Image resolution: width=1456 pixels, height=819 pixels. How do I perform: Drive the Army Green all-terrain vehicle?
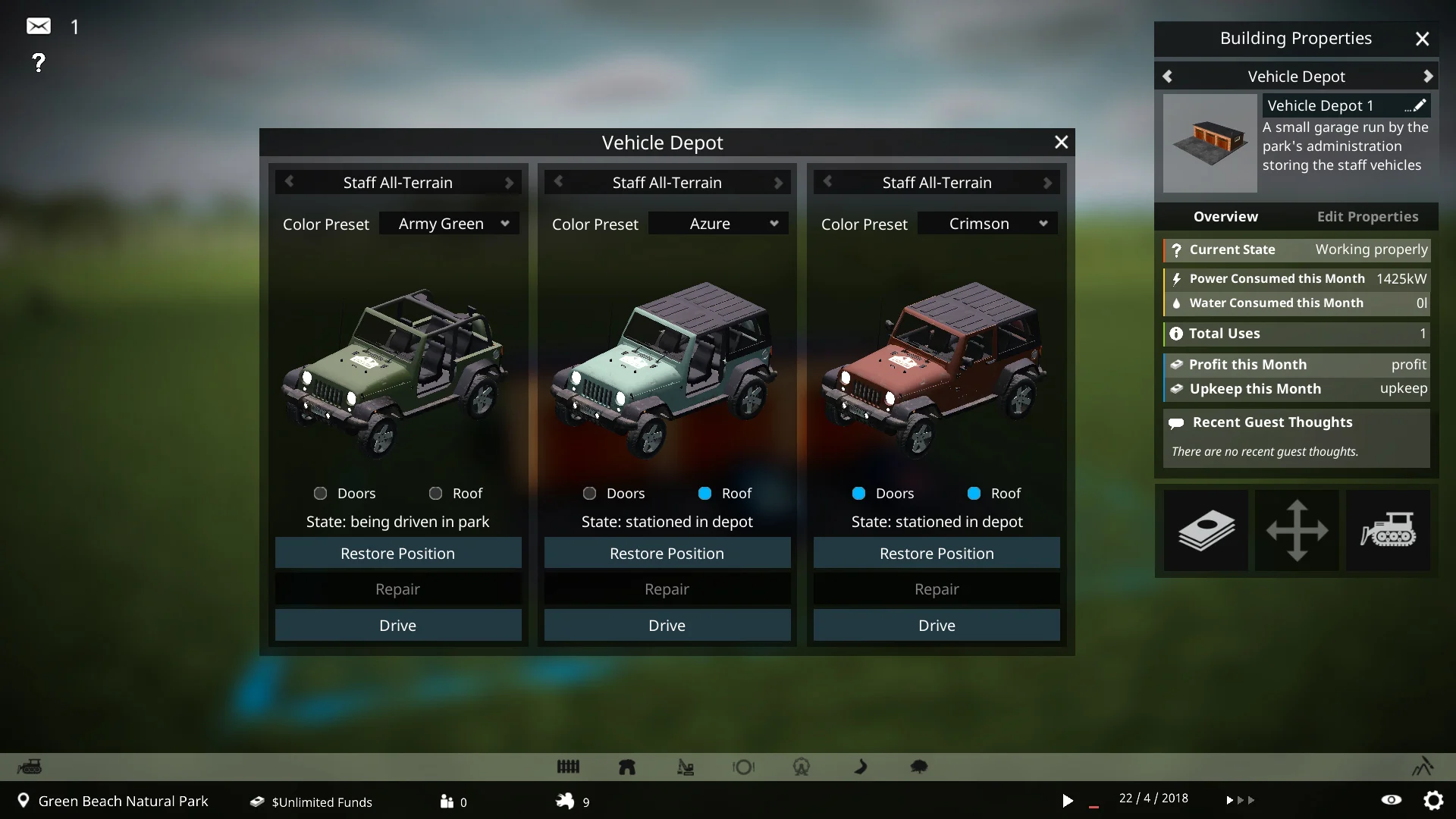[398, 626]
